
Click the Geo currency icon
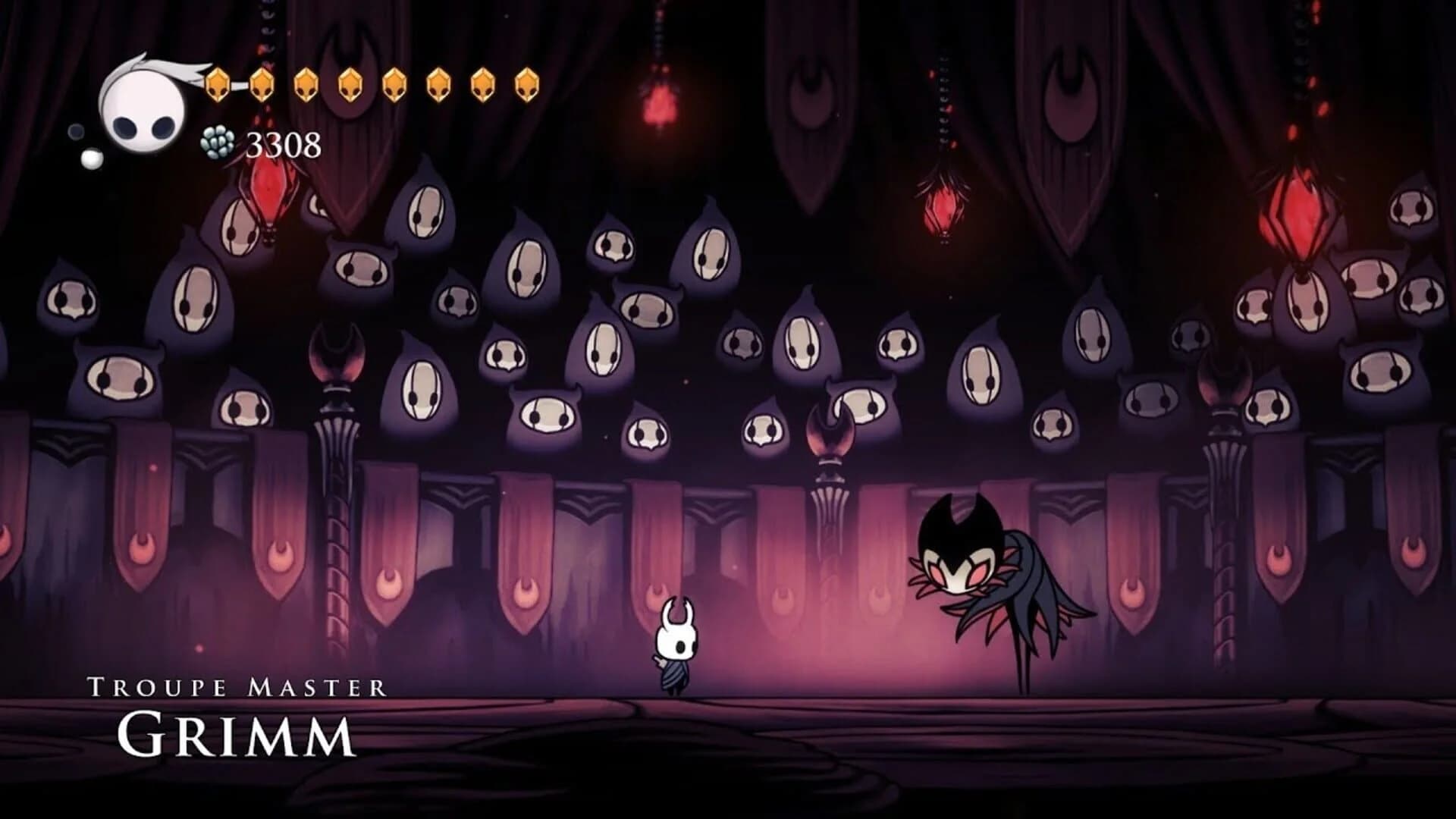pyautogui.click(x=216, y=143)
